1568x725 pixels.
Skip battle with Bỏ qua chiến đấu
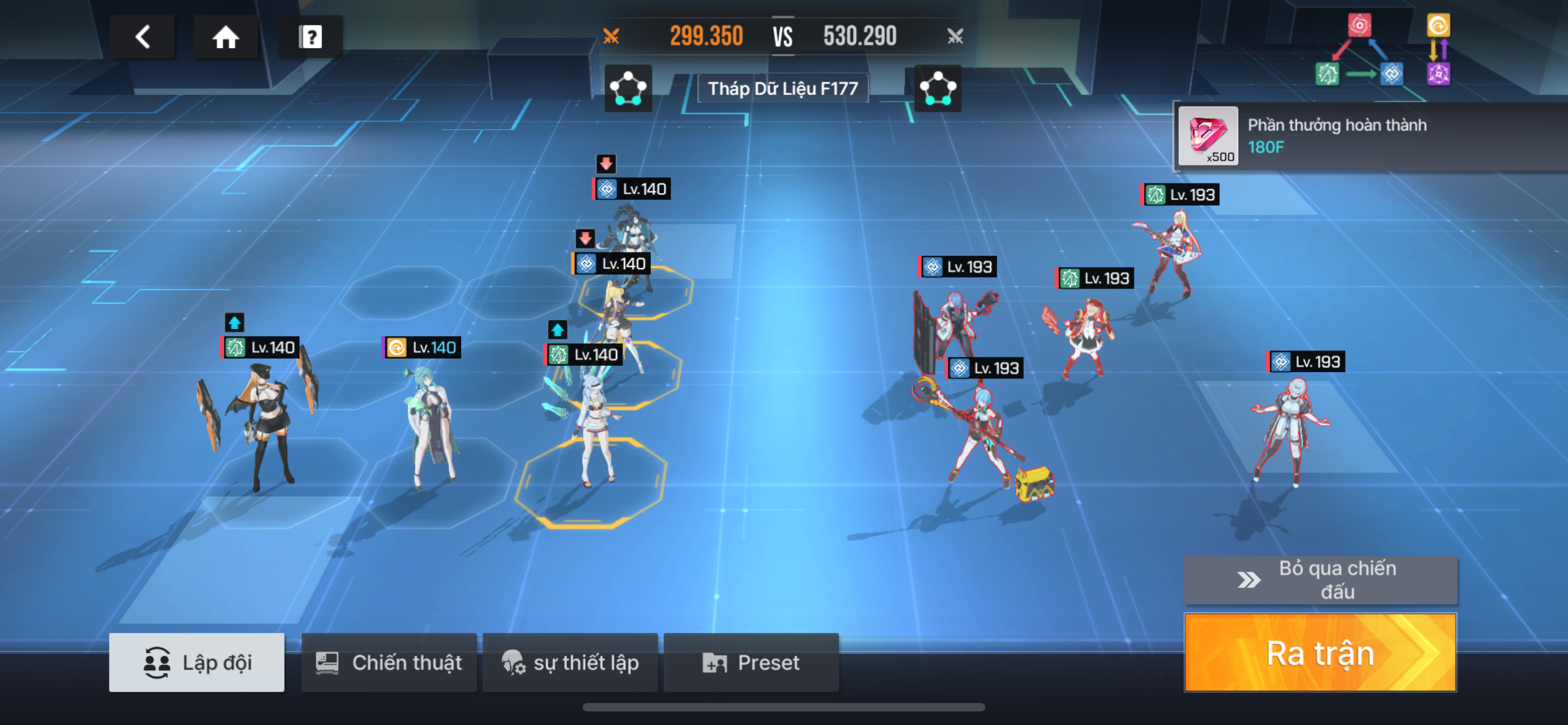click(1320, 579)
